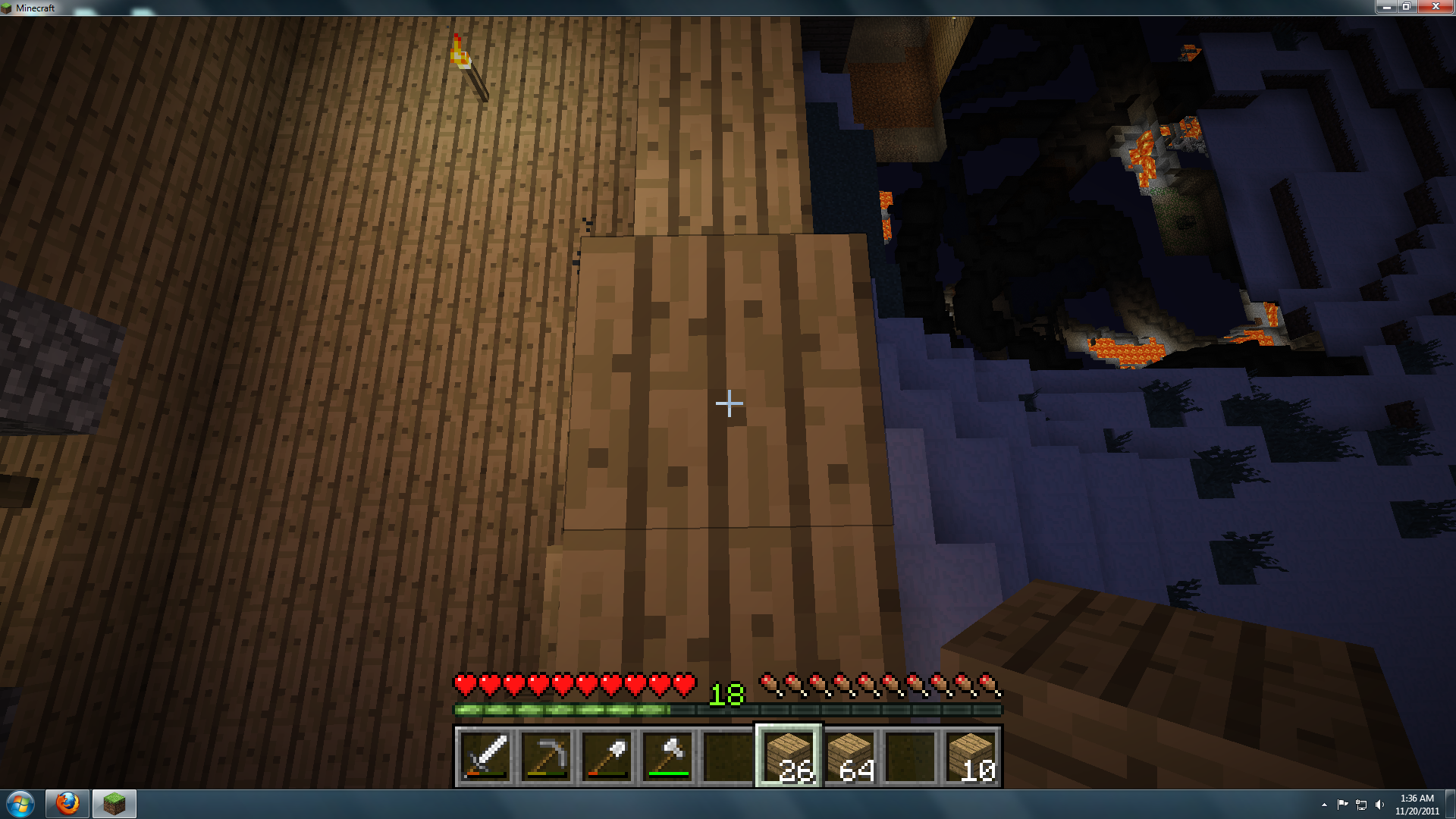Viewport: 1456px width, 819px height.
Task: Choose the shovel in the hotbar
Action: pyautogui.click(x=607, y=756)
